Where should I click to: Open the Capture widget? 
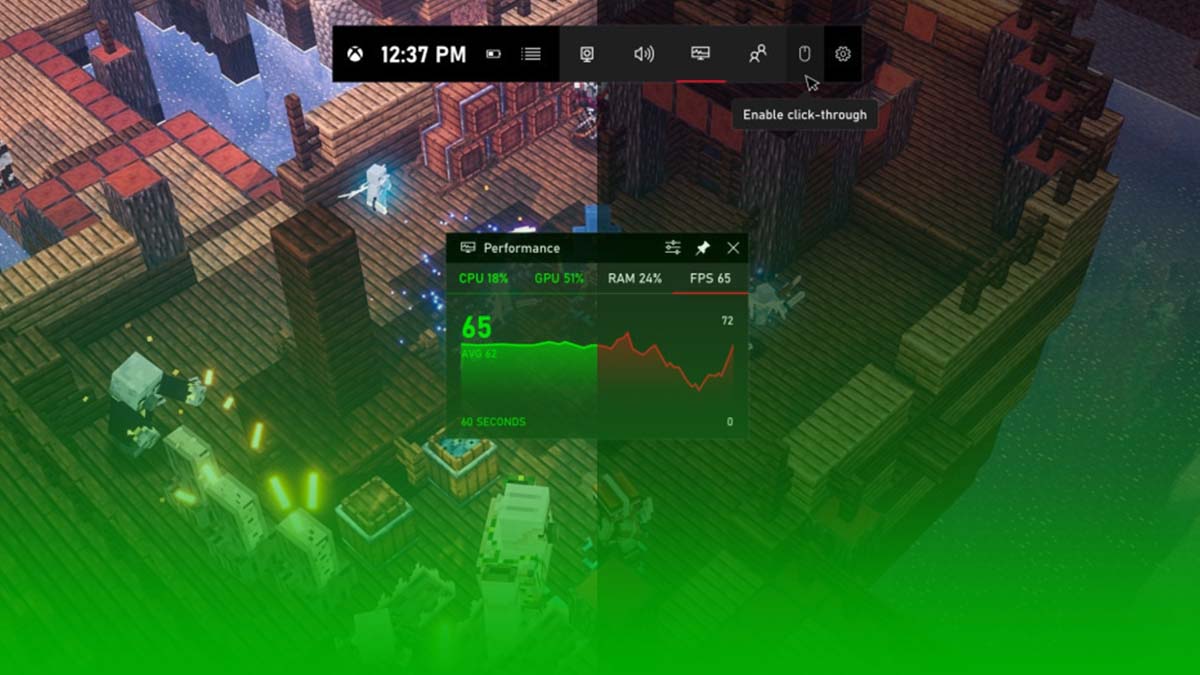(587, 54)
